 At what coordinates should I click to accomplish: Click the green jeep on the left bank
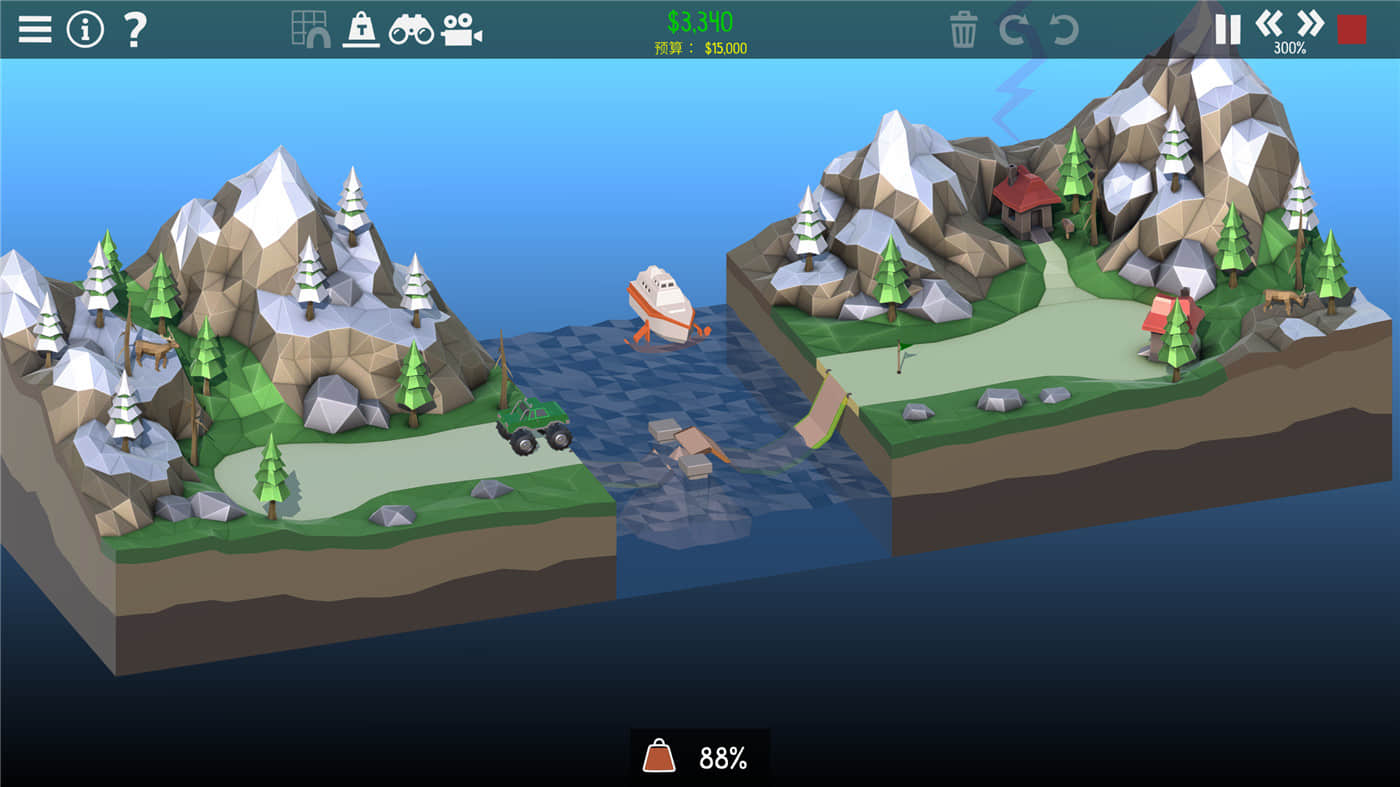coord(533,420)
